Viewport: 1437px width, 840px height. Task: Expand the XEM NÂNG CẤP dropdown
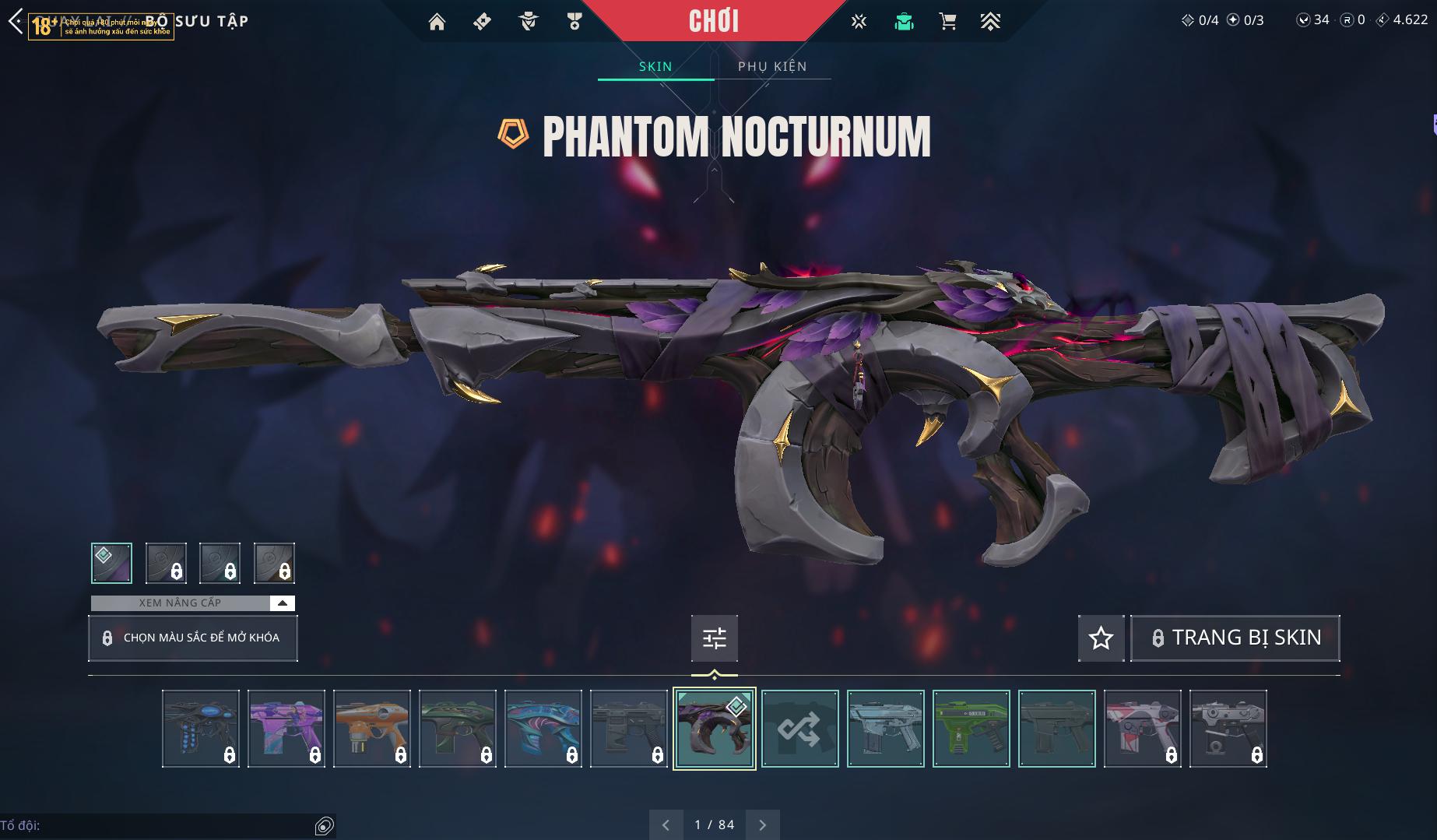[x=282, y=603]
